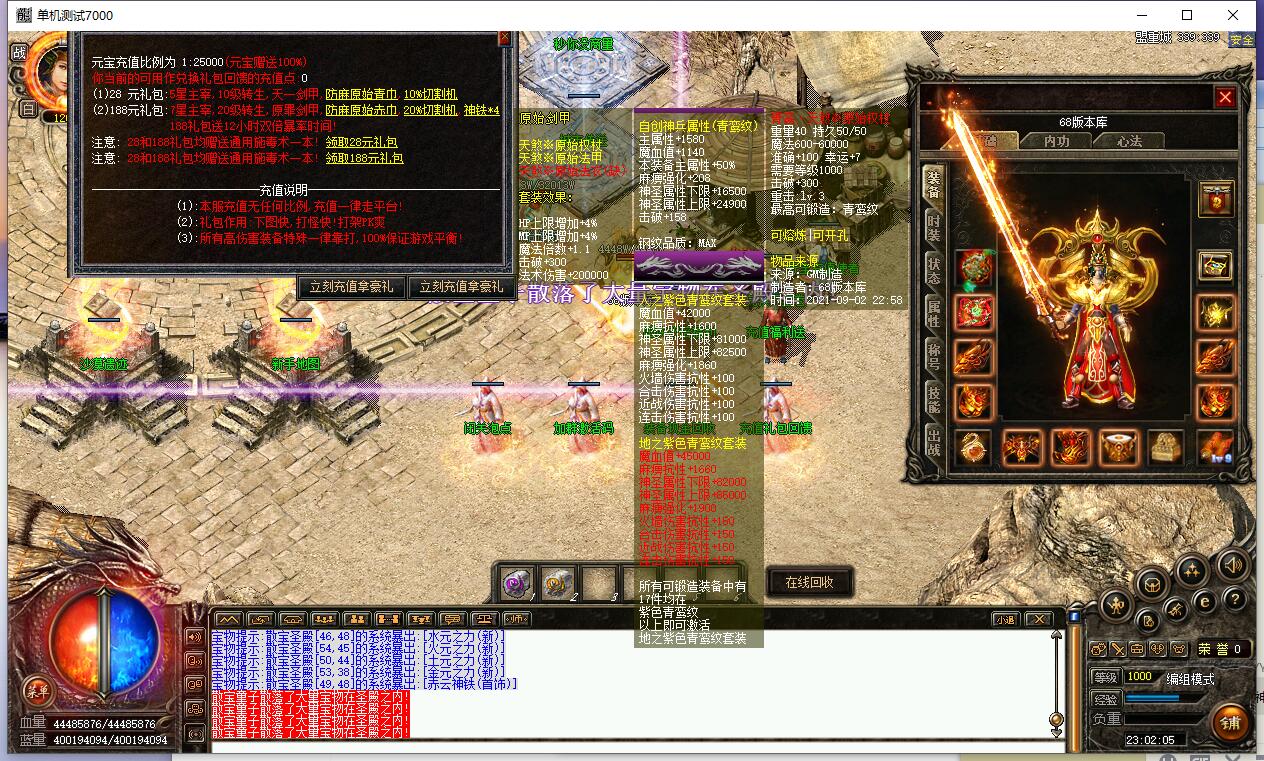
Task: Click the 在线回收 button
Action: tap(809, 582)
